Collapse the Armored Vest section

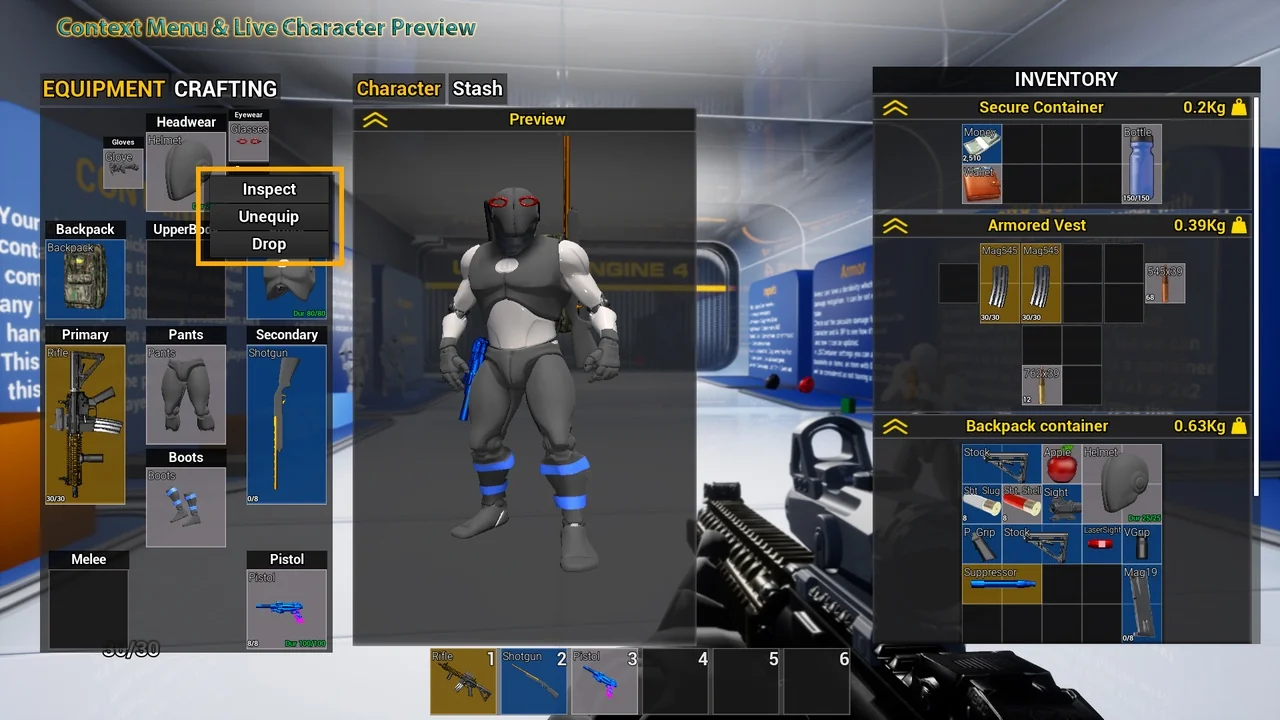coord(896,225)
